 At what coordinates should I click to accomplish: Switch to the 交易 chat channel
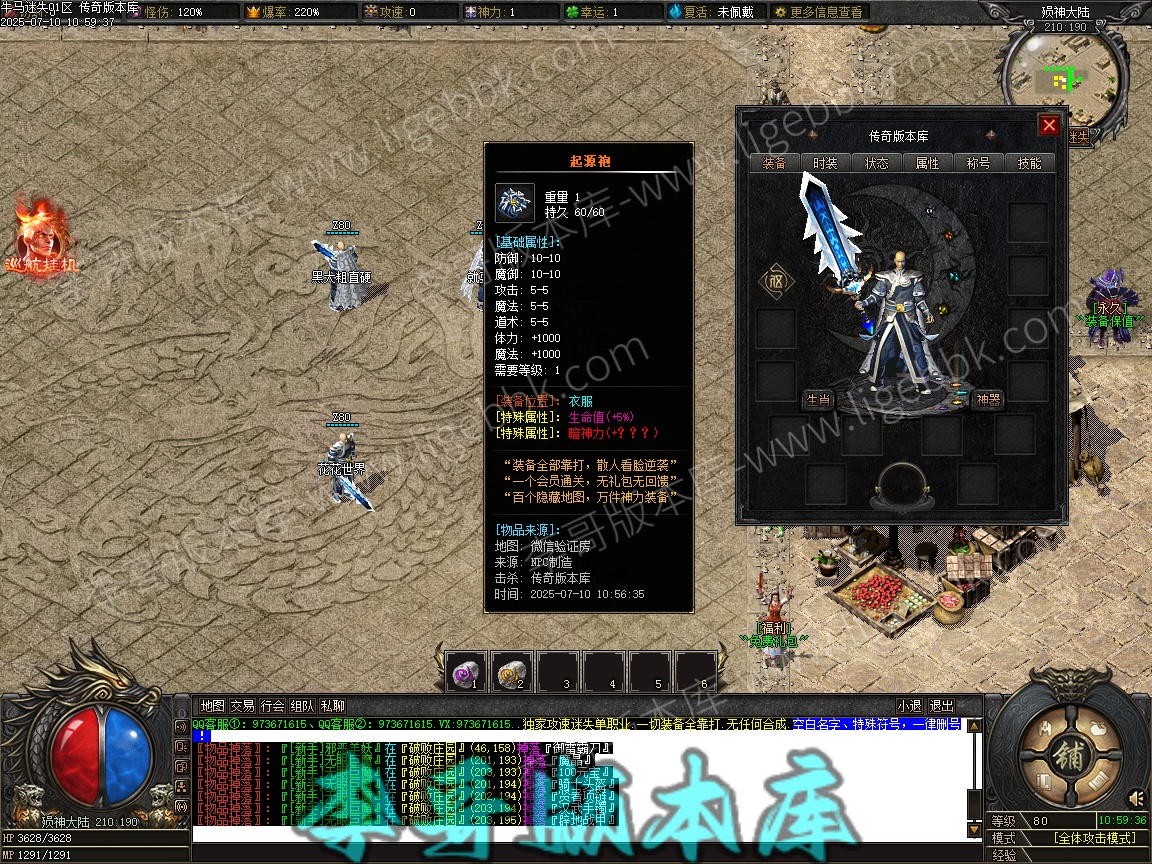click(242, 706)
